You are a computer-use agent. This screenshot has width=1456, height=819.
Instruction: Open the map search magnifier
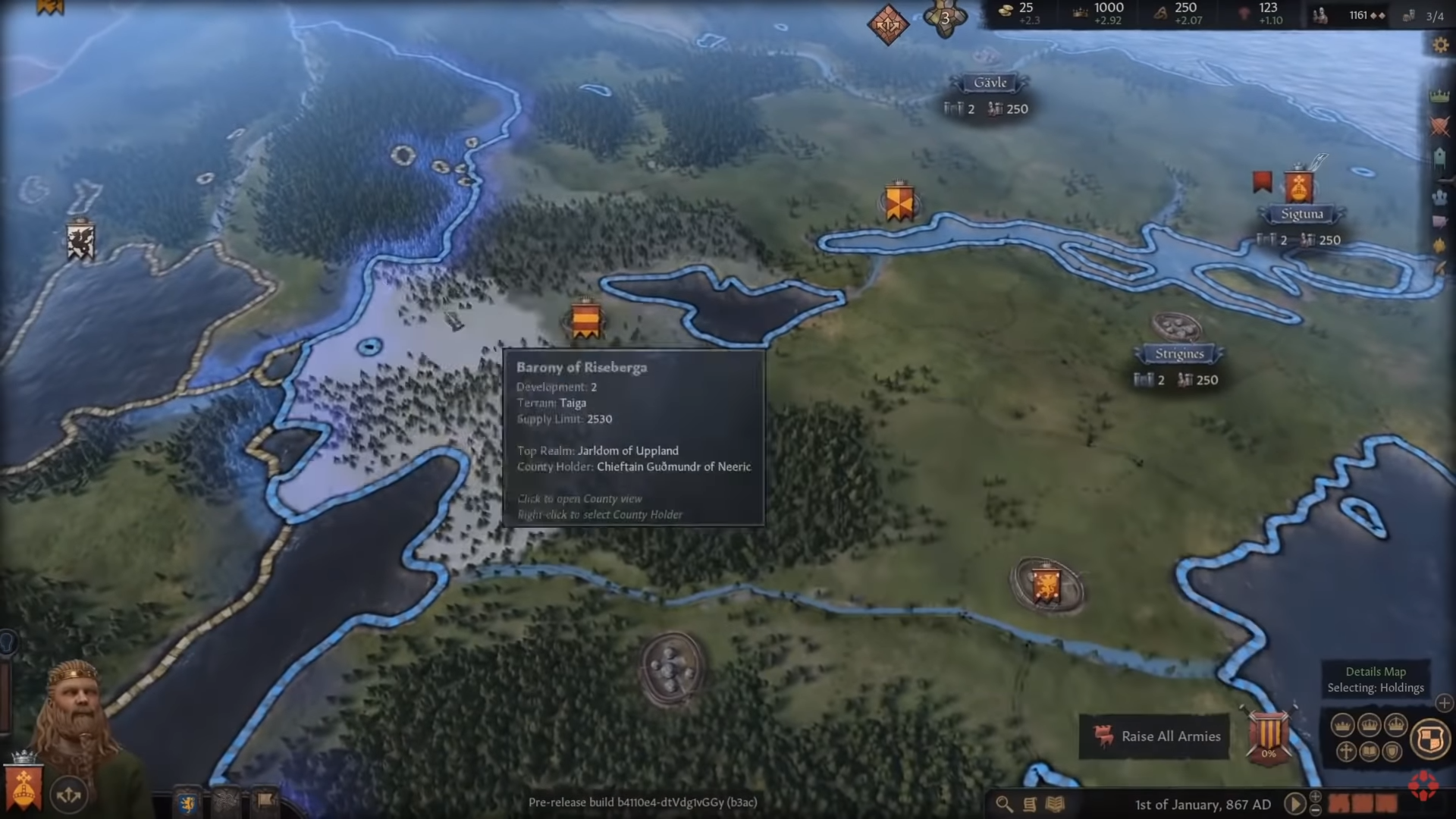tap(1004, 805)
